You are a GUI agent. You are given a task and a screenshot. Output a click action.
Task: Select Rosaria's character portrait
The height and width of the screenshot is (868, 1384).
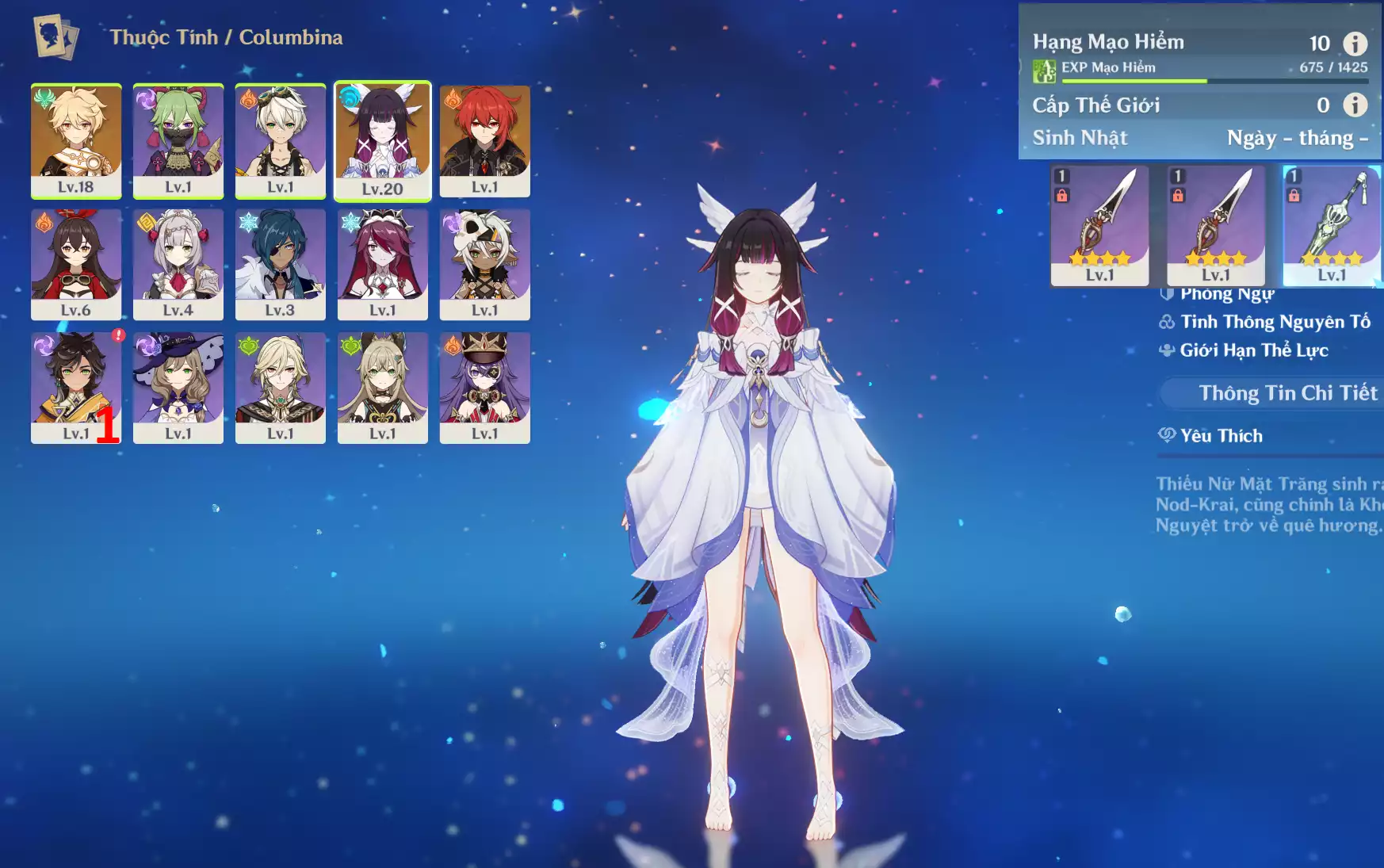click(x=383, y=264)
